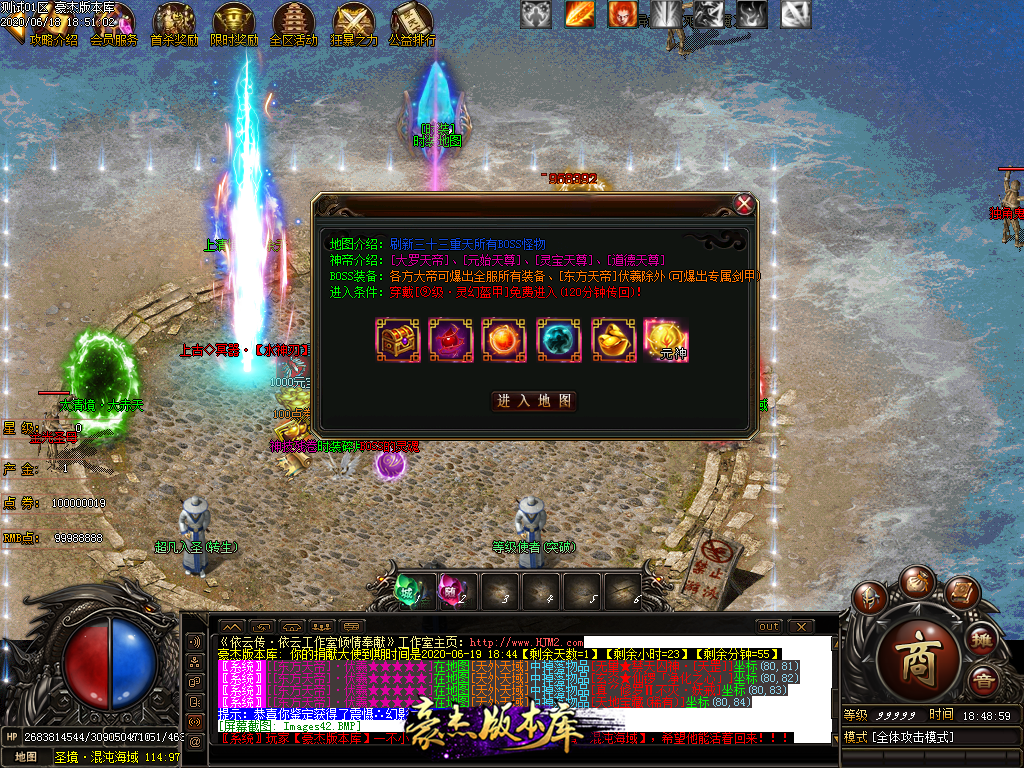The width and height of the screenshot is (1024, 768).
Task: Open the 公益排行 ranking scroll
Action: pyautogui.click(x=412, y=26)
